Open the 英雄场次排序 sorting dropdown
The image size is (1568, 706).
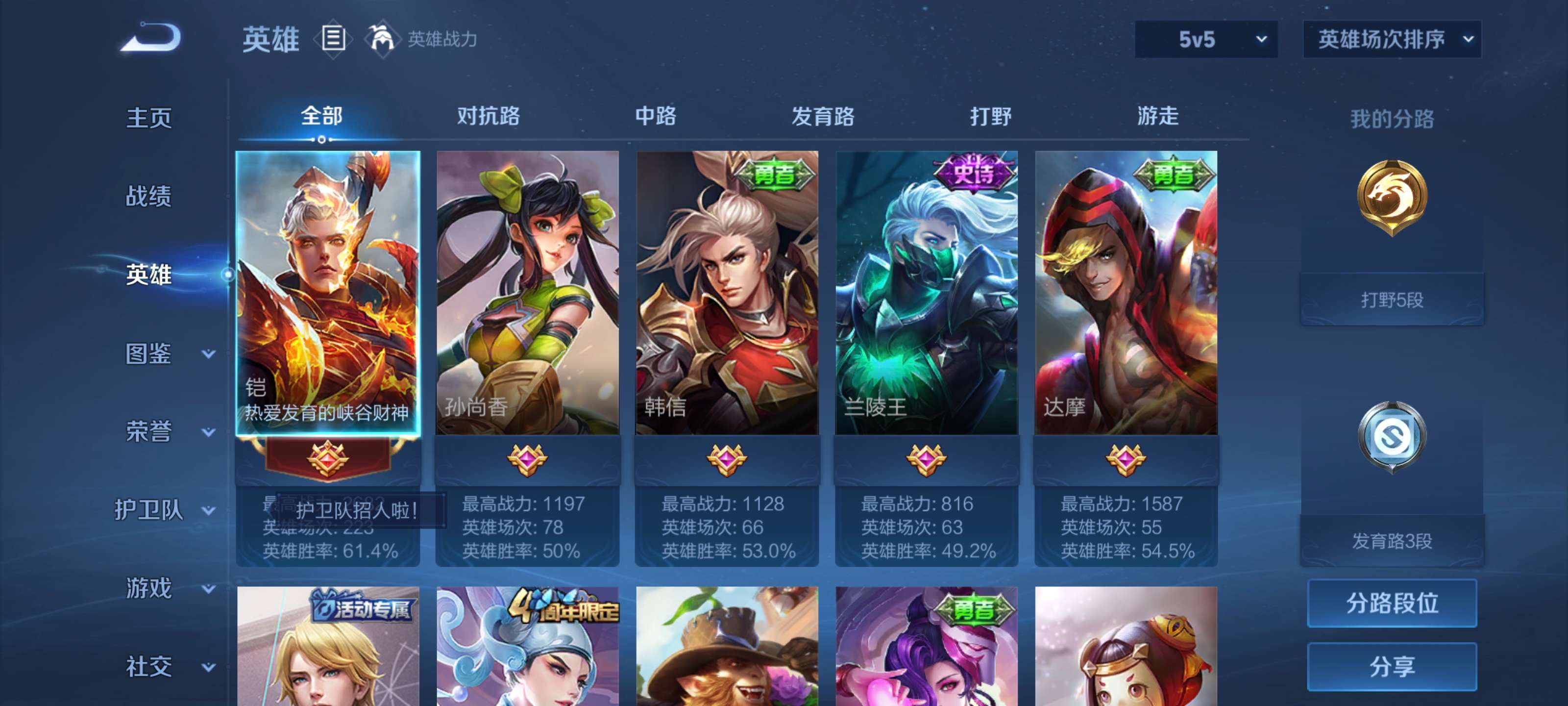click(1392, 38)
